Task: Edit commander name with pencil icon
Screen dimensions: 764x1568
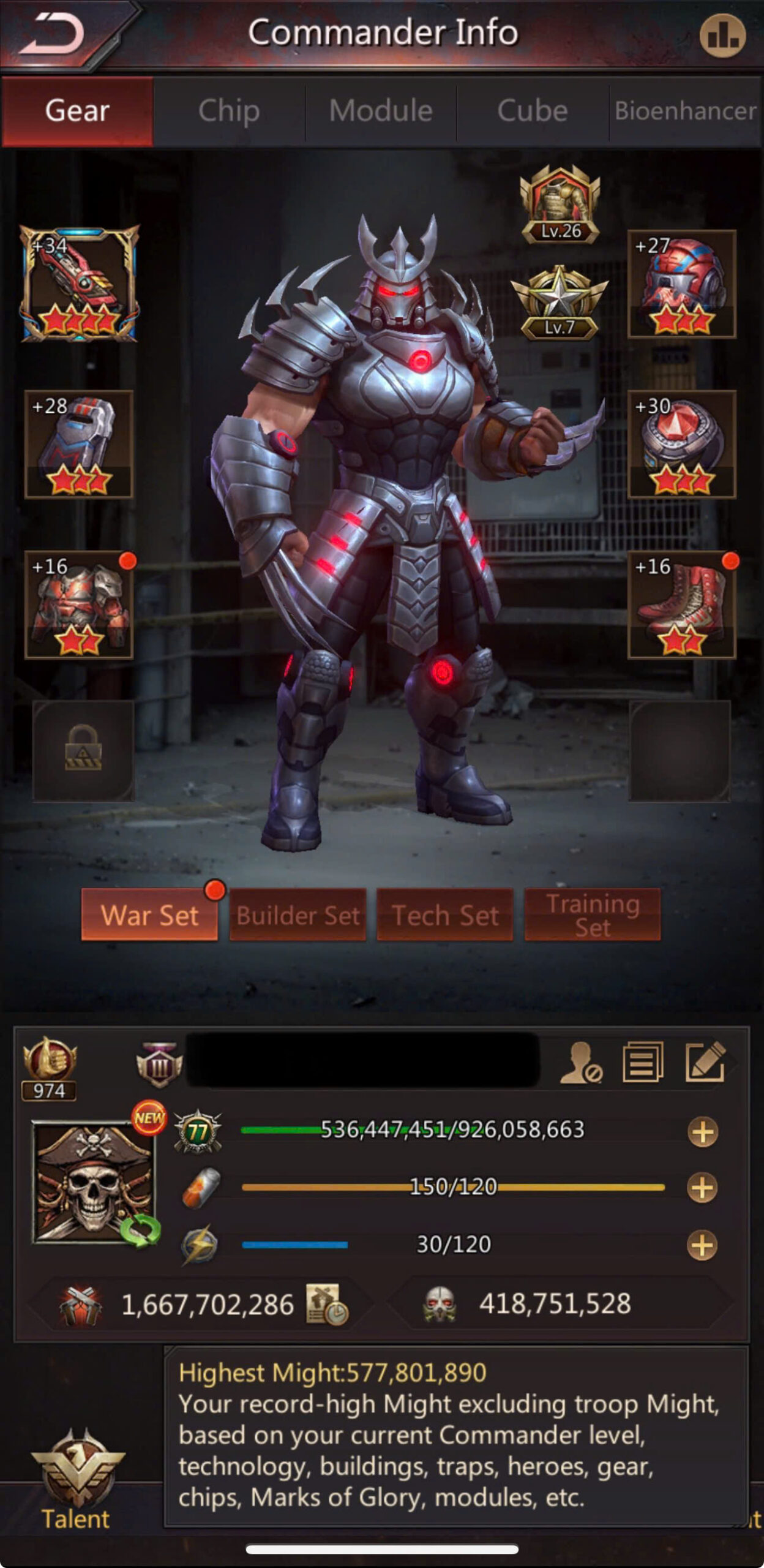Action: click(706, 1062)
